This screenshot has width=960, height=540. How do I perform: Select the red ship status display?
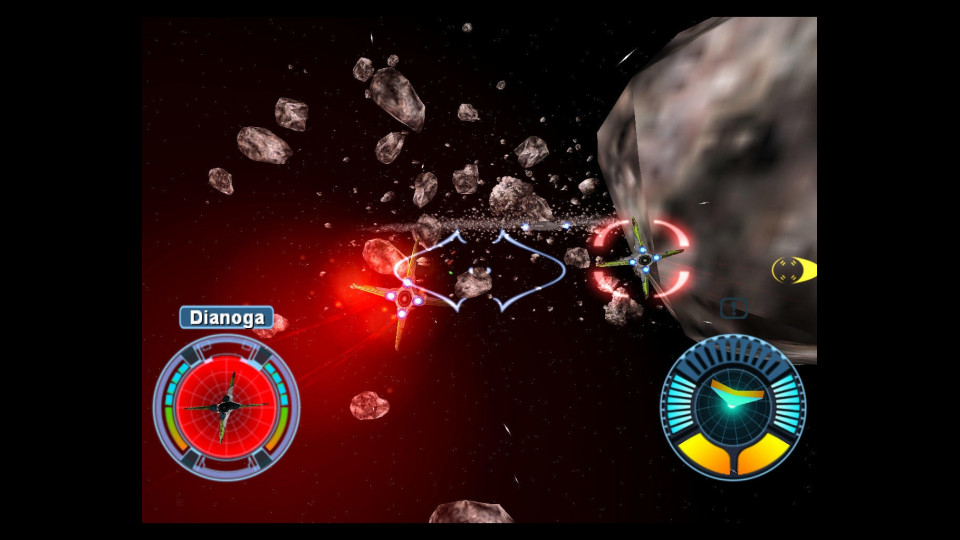226,406
